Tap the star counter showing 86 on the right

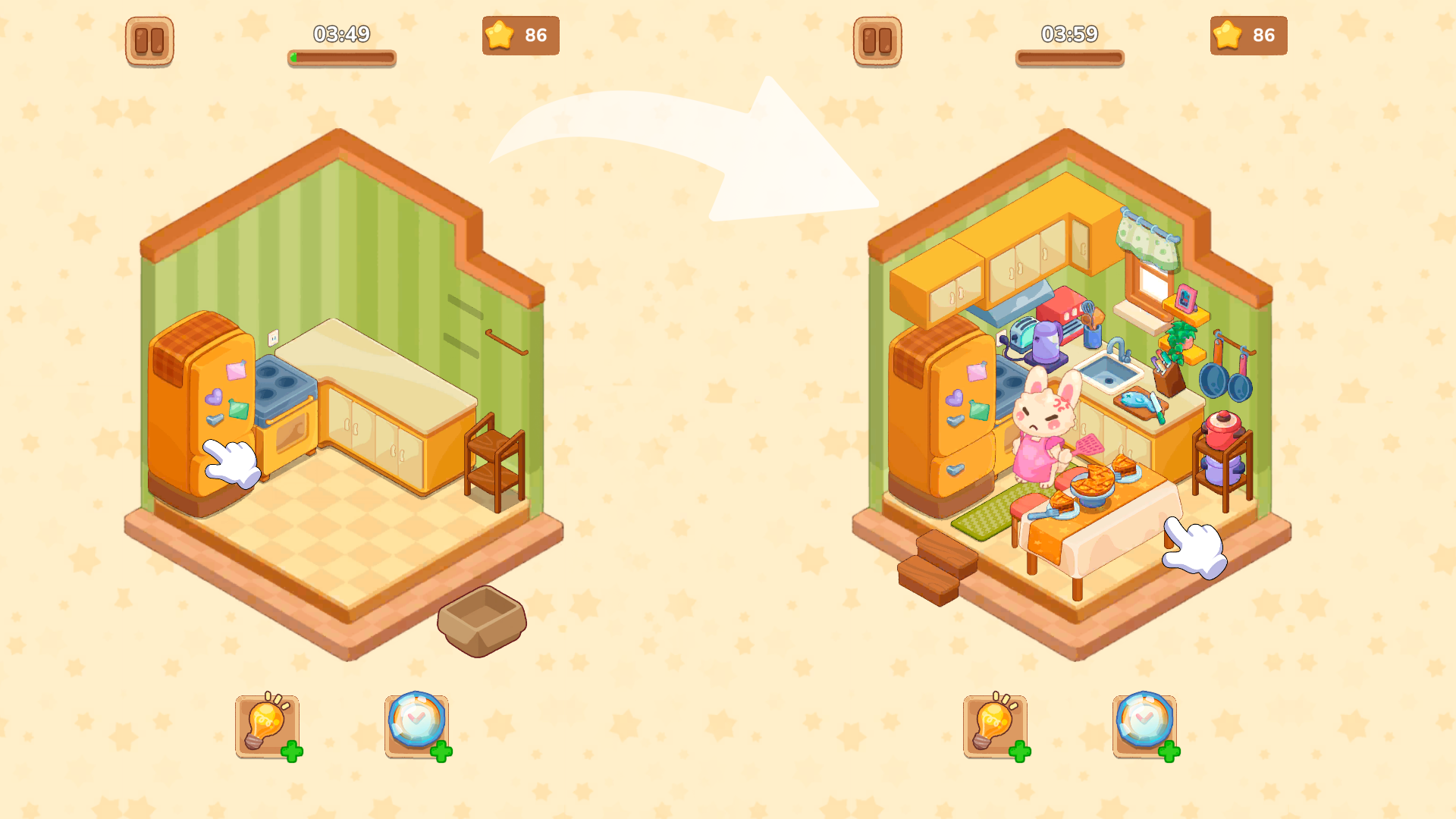coord(1248,34)
